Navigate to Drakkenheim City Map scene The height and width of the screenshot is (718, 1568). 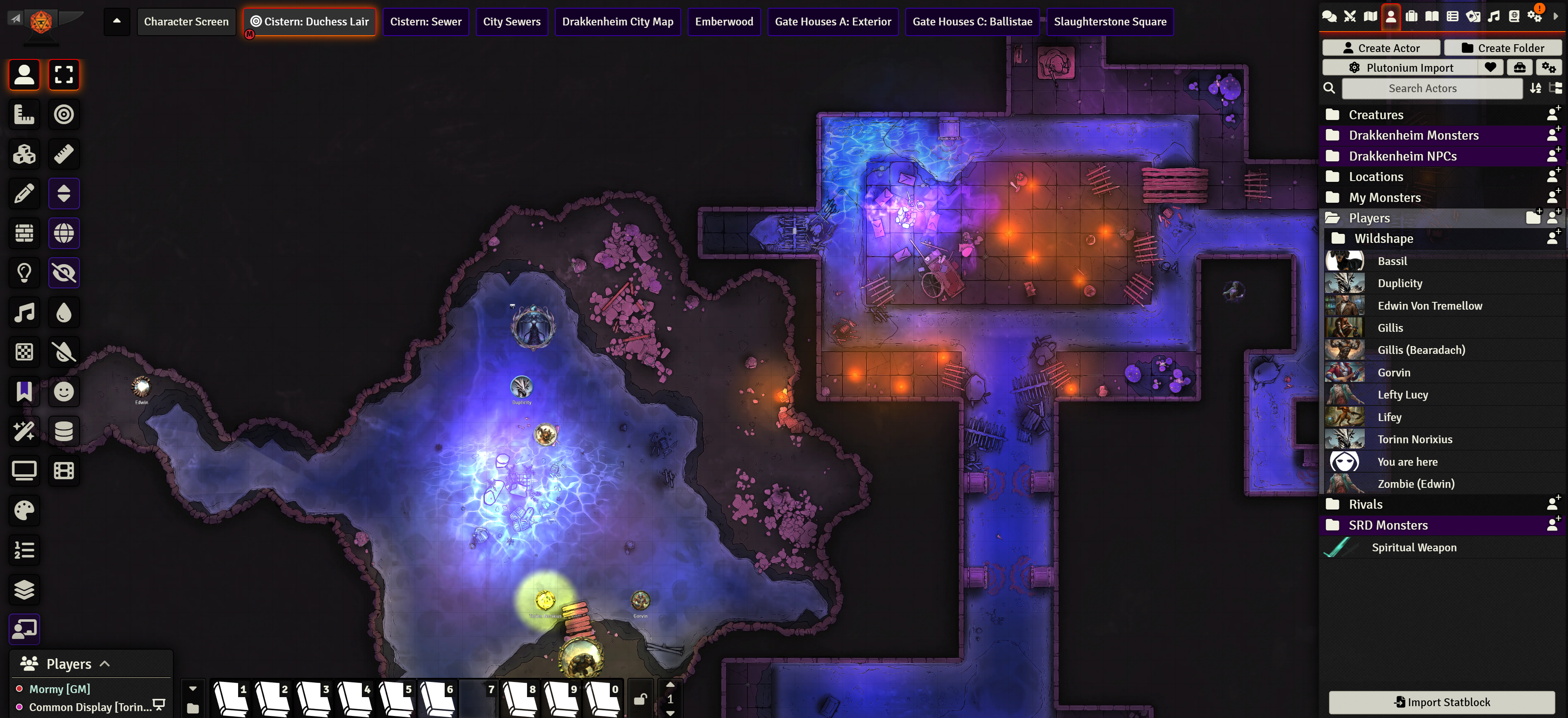pos(617,22)
